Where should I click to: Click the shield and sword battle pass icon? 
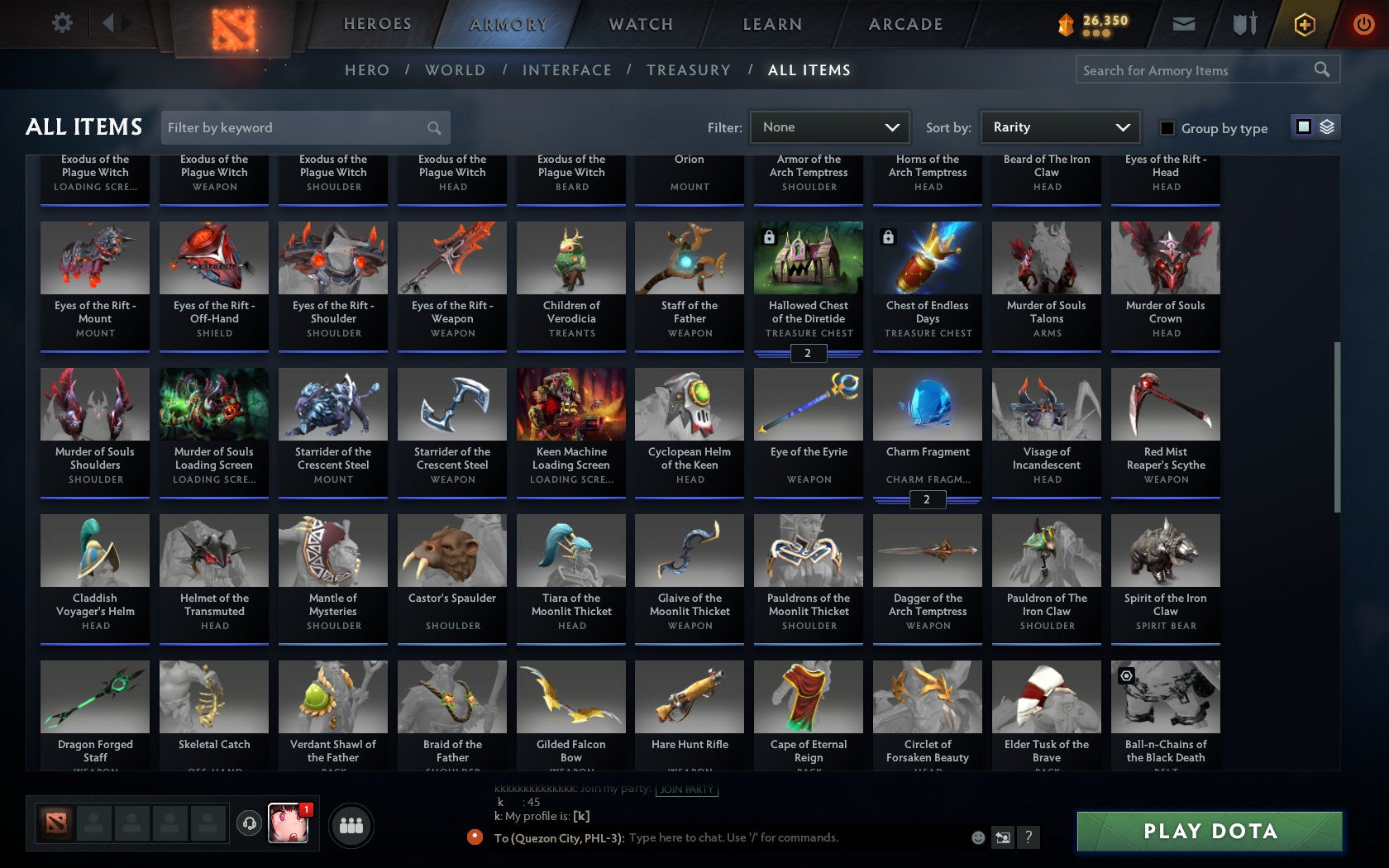tap(1243, 24)
